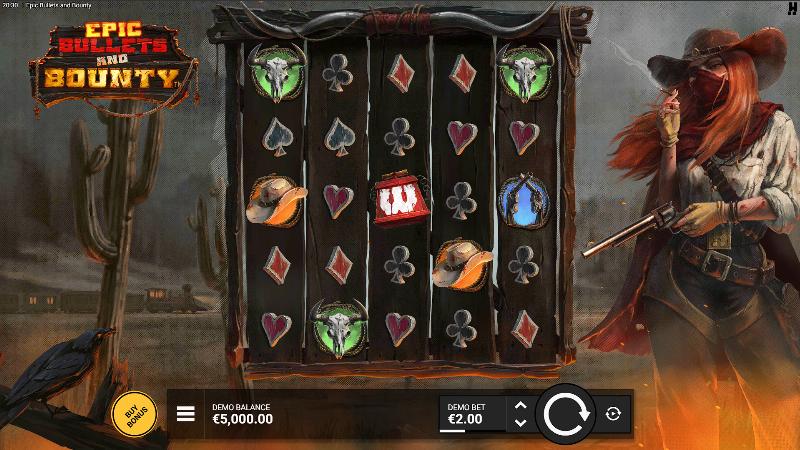Open the autoplay settings icon

pos(613,414)
